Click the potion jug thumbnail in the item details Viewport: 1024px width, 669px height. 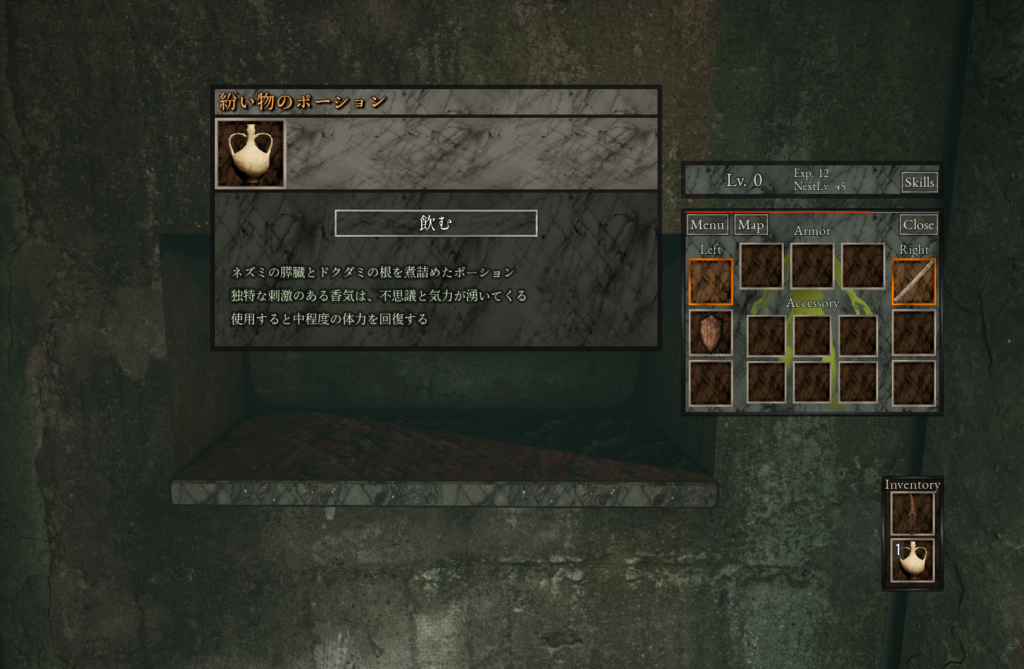(250, 154)
